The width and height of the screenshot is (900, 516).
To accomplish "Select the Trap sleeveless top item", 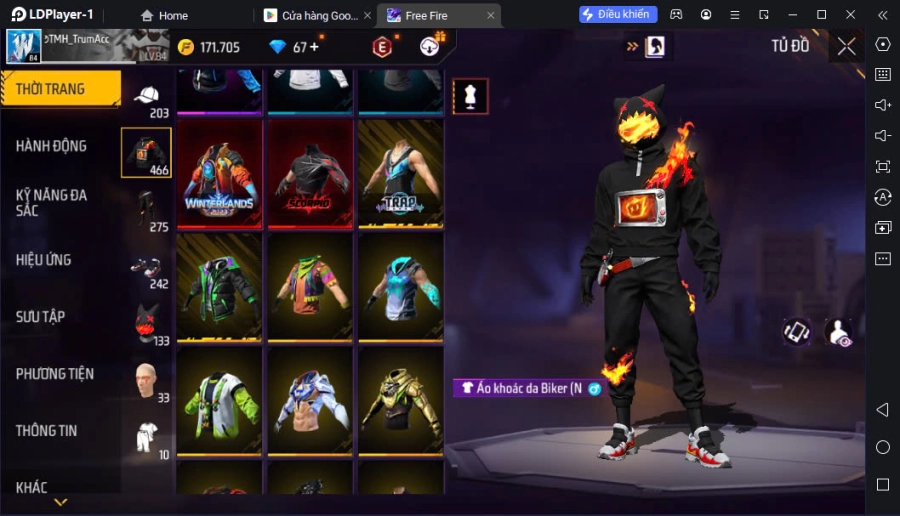I will click(400, 175).
